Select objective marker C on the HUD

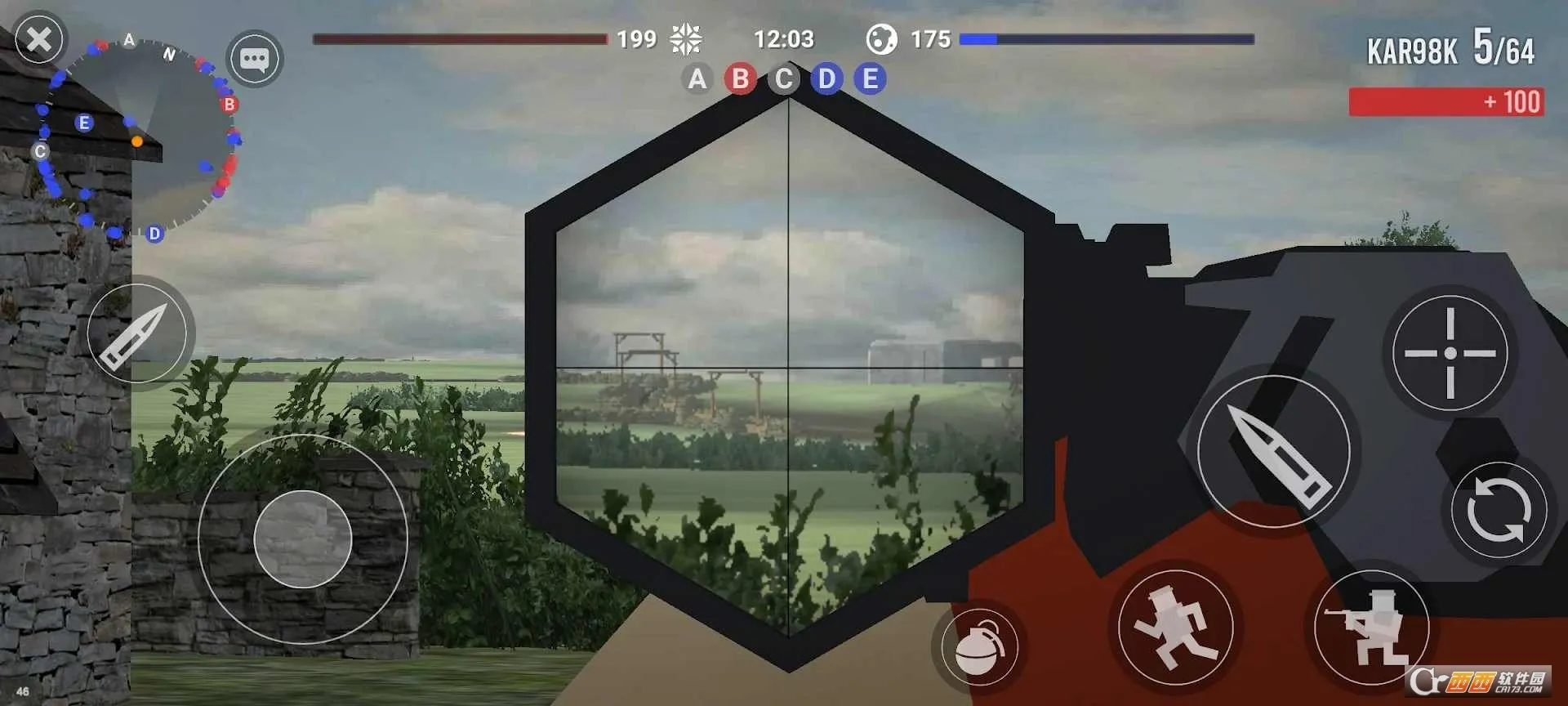click(x=783, y=79)
